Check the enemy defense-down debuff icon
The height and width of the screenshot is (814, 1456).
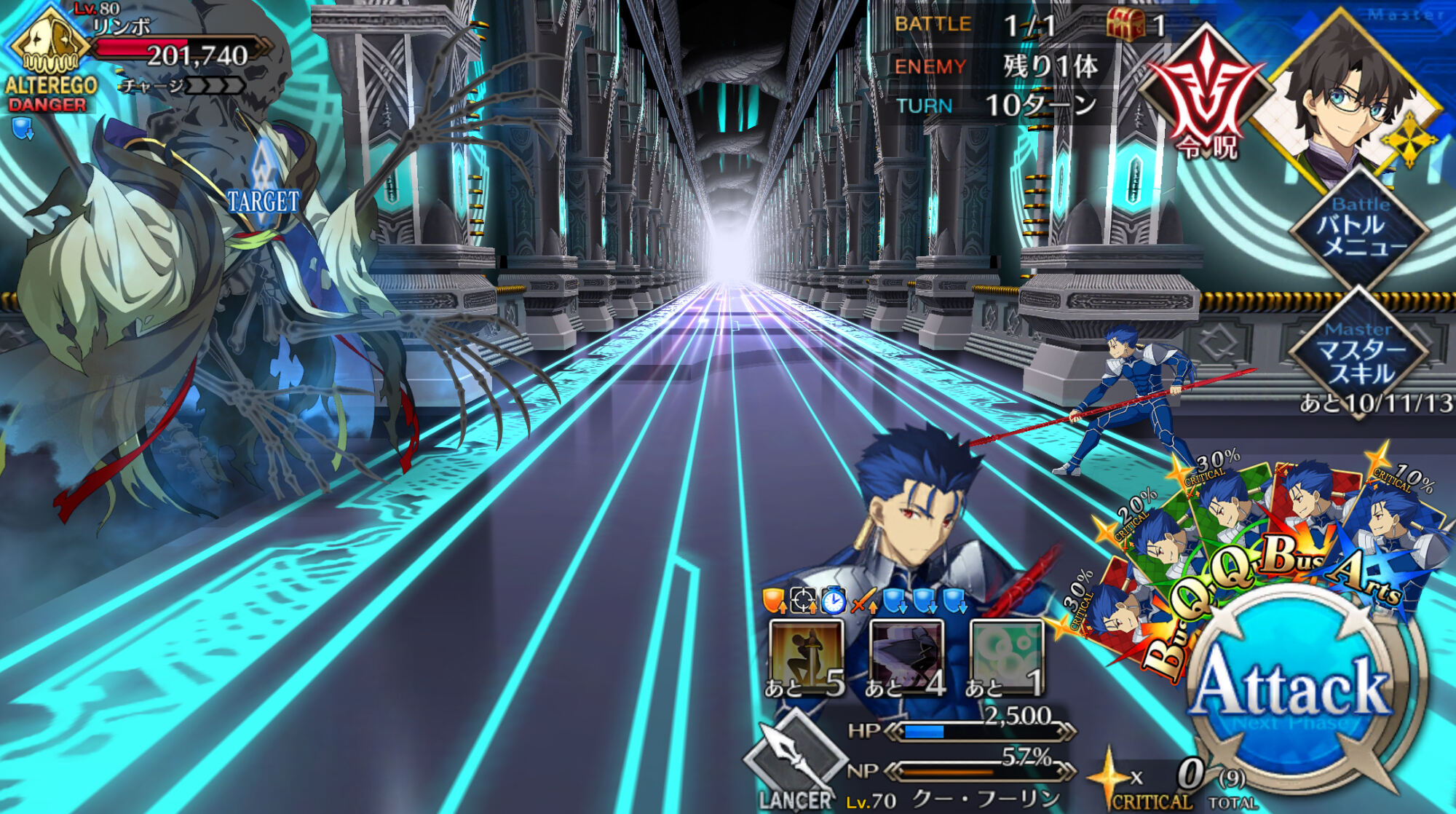click(23, 130)
